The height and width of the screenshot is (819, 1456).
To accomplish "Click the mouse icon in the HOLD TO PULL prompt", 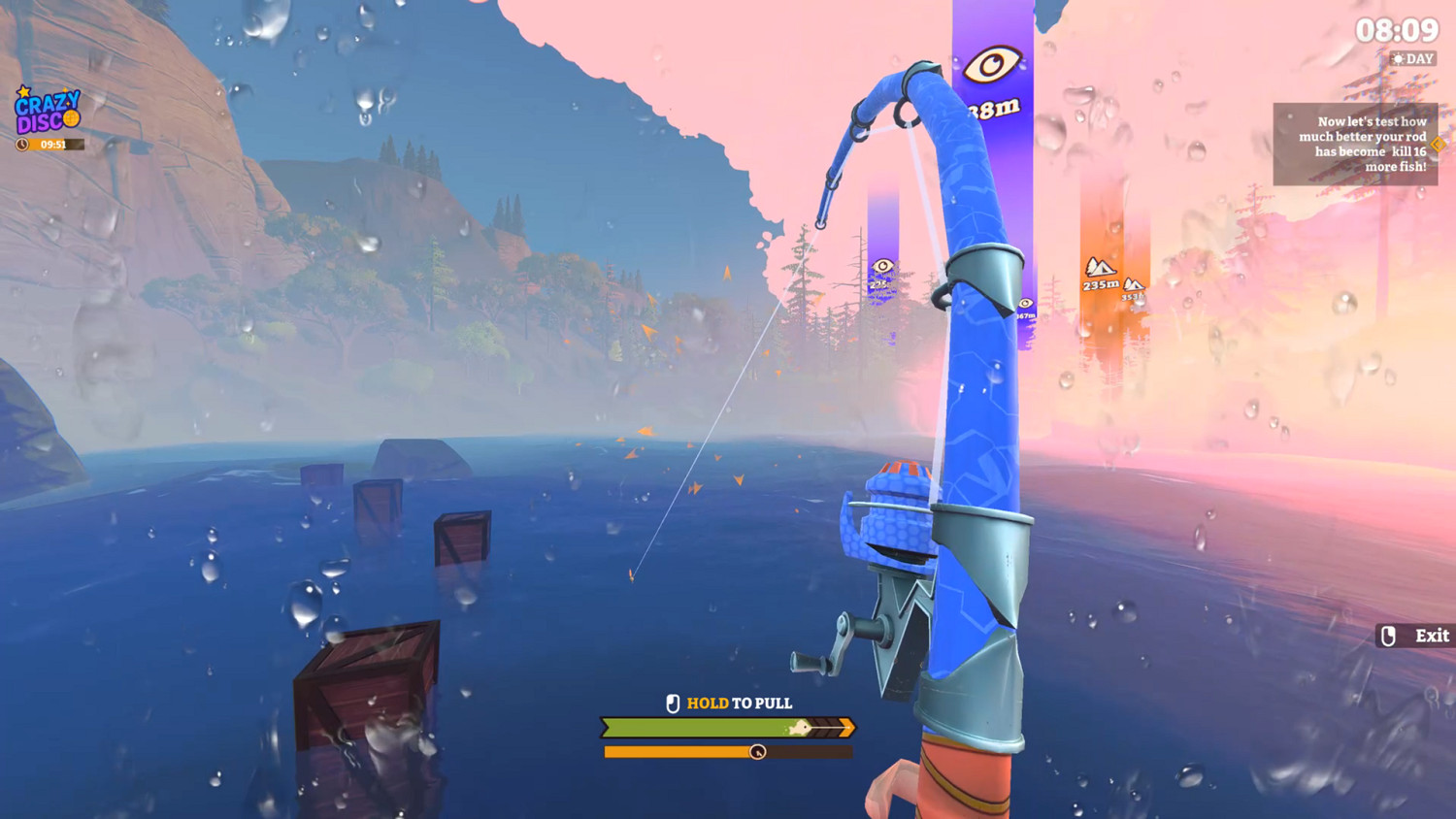I will pos(674,703).
